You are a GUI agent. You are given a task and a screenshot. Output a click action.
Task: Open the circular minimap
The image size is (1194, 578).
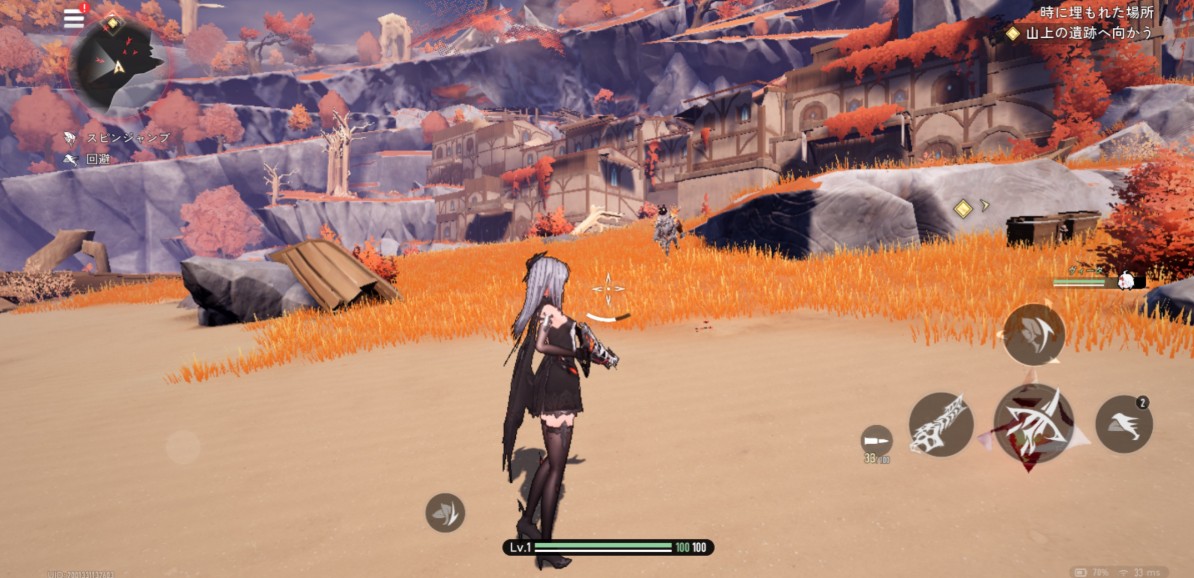(117, 65)
